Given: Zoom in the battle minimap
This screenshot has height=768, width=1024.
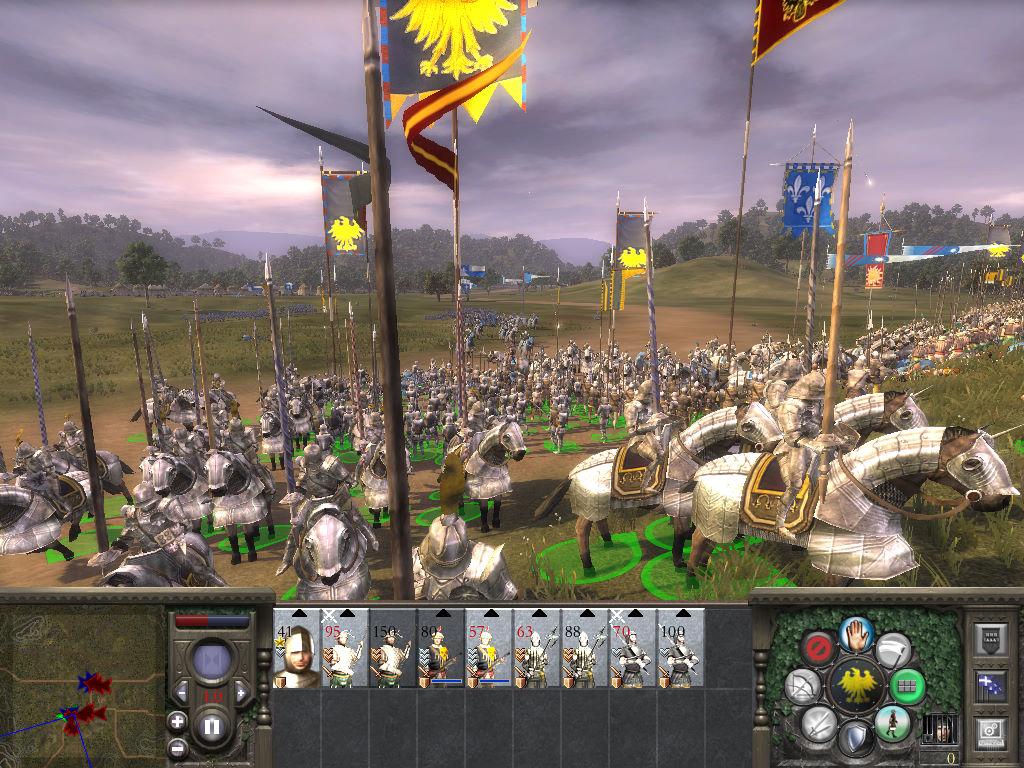Looking at the screenshot, I should [177, 721].
